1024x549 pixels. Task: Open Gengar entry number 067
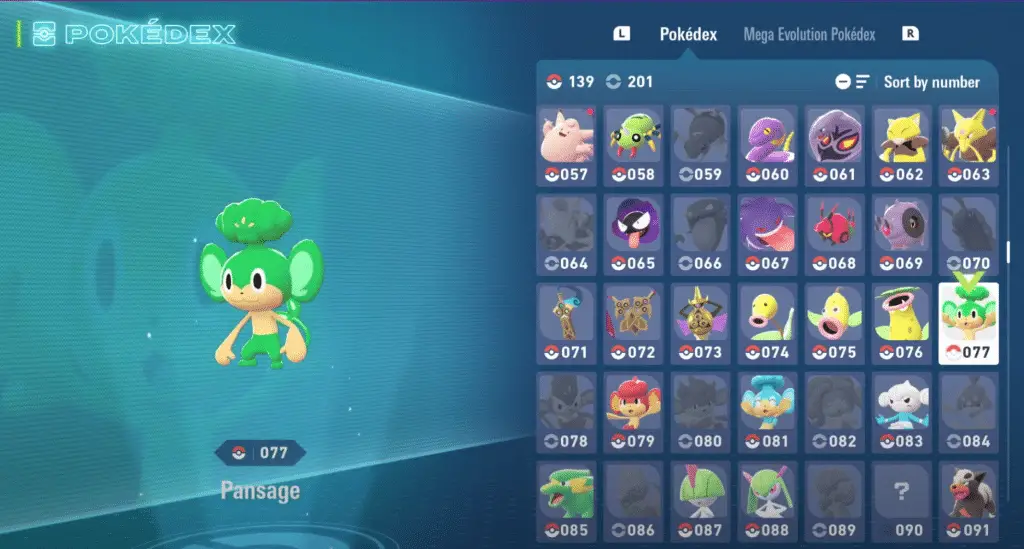point(767,234)
